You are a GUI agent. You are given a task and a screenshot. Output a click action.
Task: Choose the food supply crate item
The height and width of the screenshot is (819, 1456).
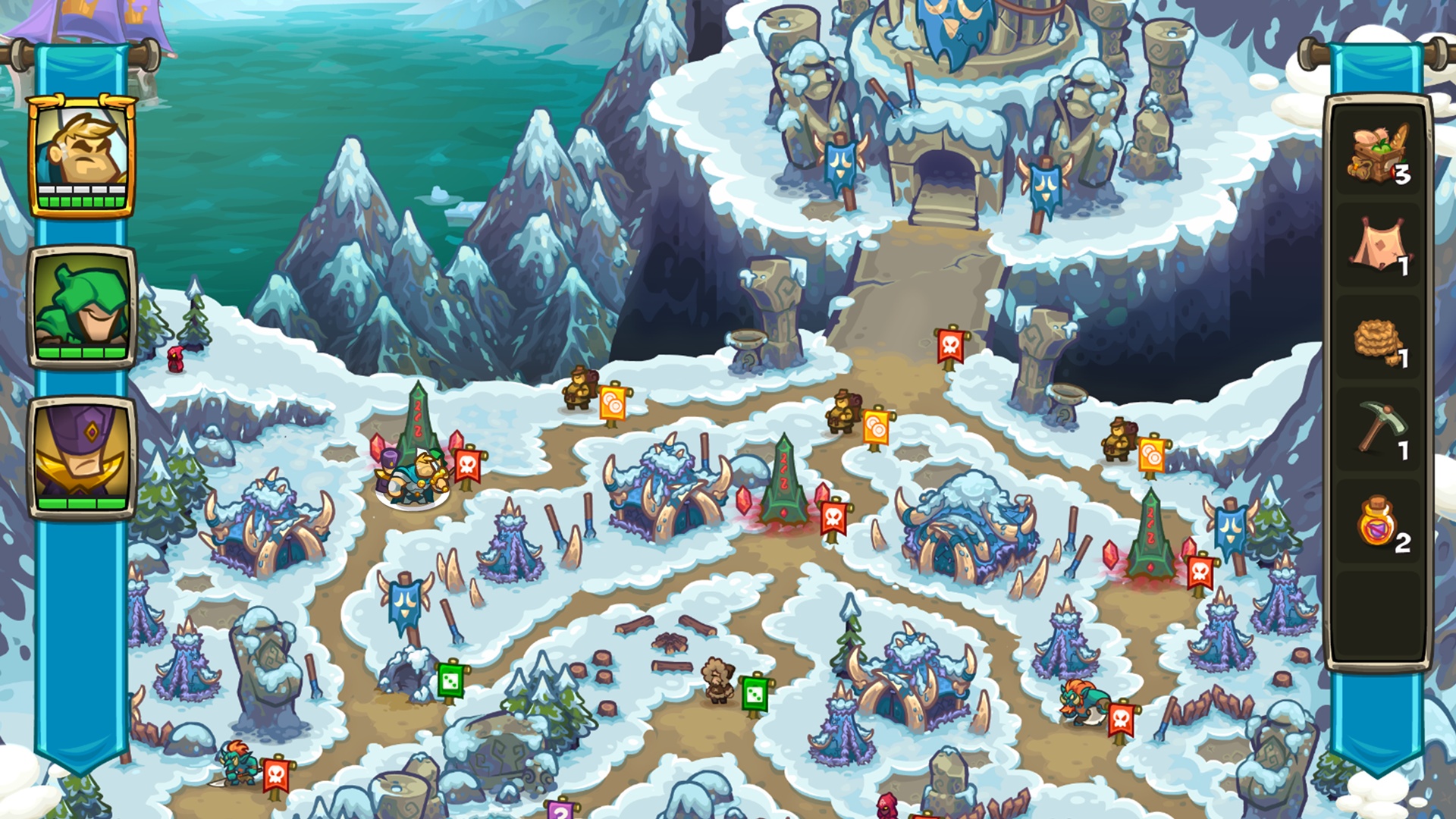coord(1378,154)
